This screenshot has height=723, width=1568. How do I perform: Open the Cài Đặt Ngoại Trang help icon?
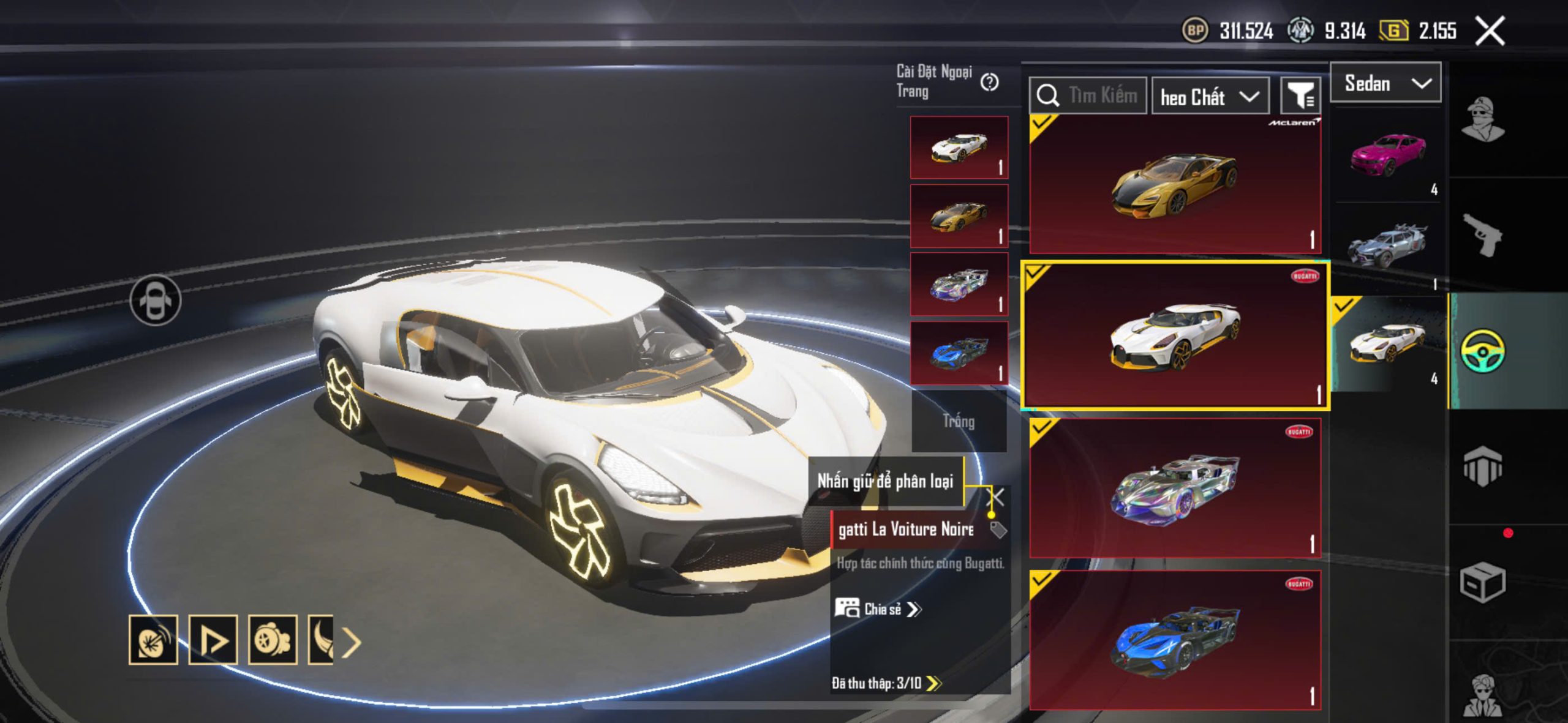pos(989,81)
